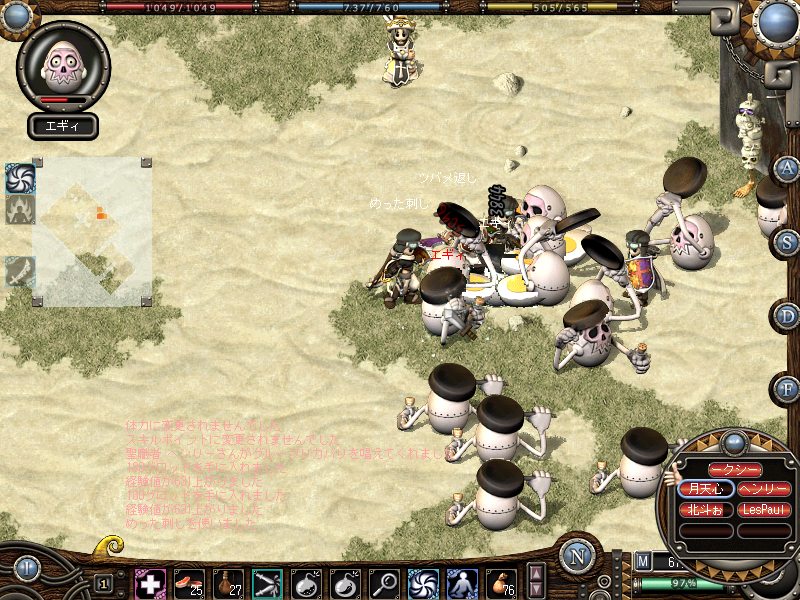Open the M map button
The width and height of the screenshot is (800, 600).
(643, 562)
